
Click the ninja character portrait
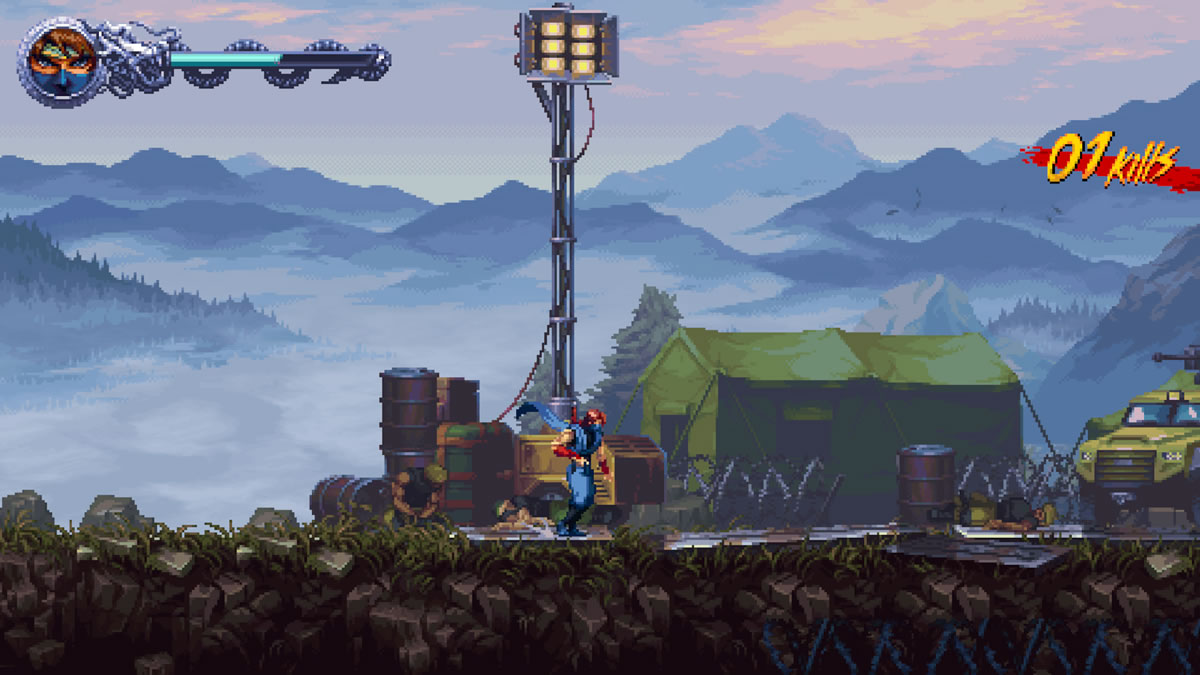(62, 62)
